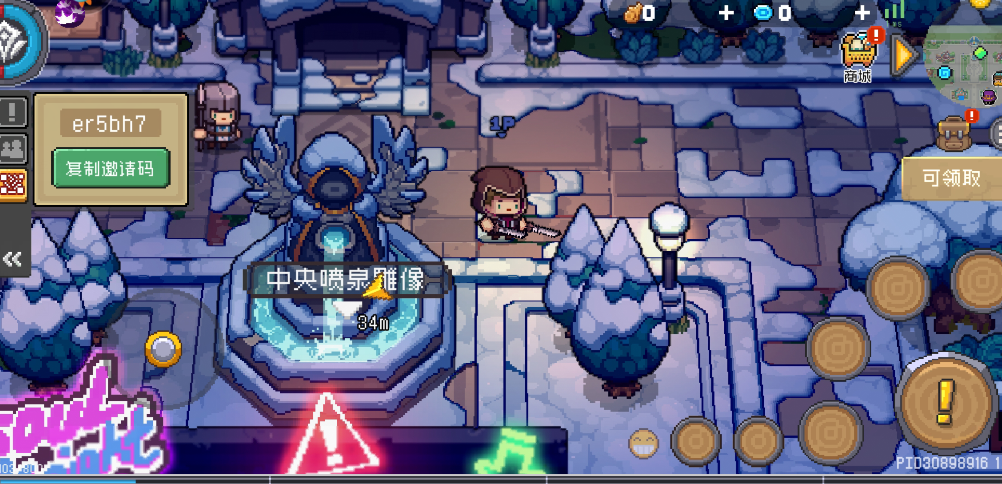This screenshot has height=484, width=1002.
Task: Expand the yellow arrow beside the shop
Action: 904,55
